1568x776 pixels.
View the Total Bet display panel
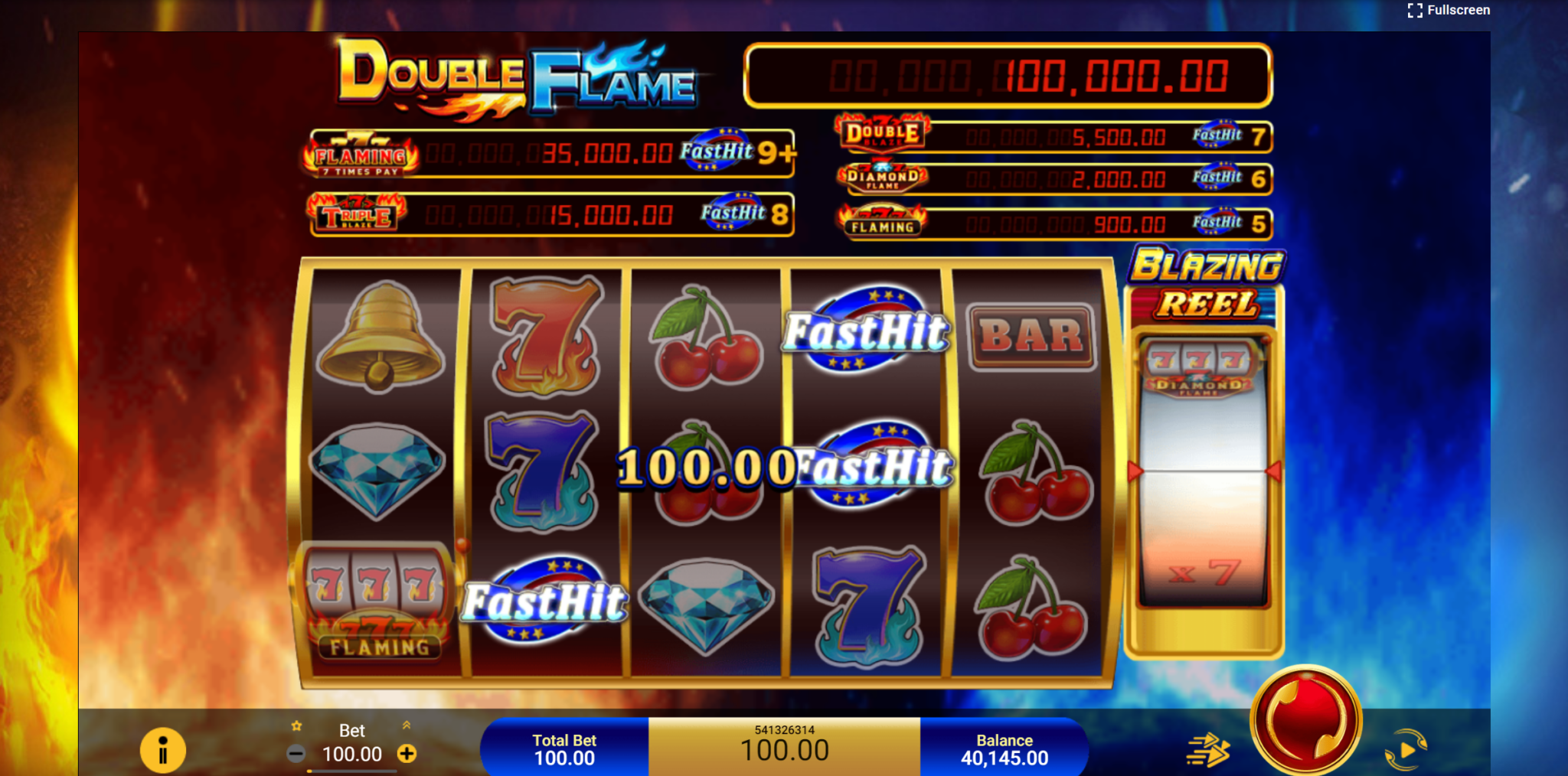tap(564, 748)
